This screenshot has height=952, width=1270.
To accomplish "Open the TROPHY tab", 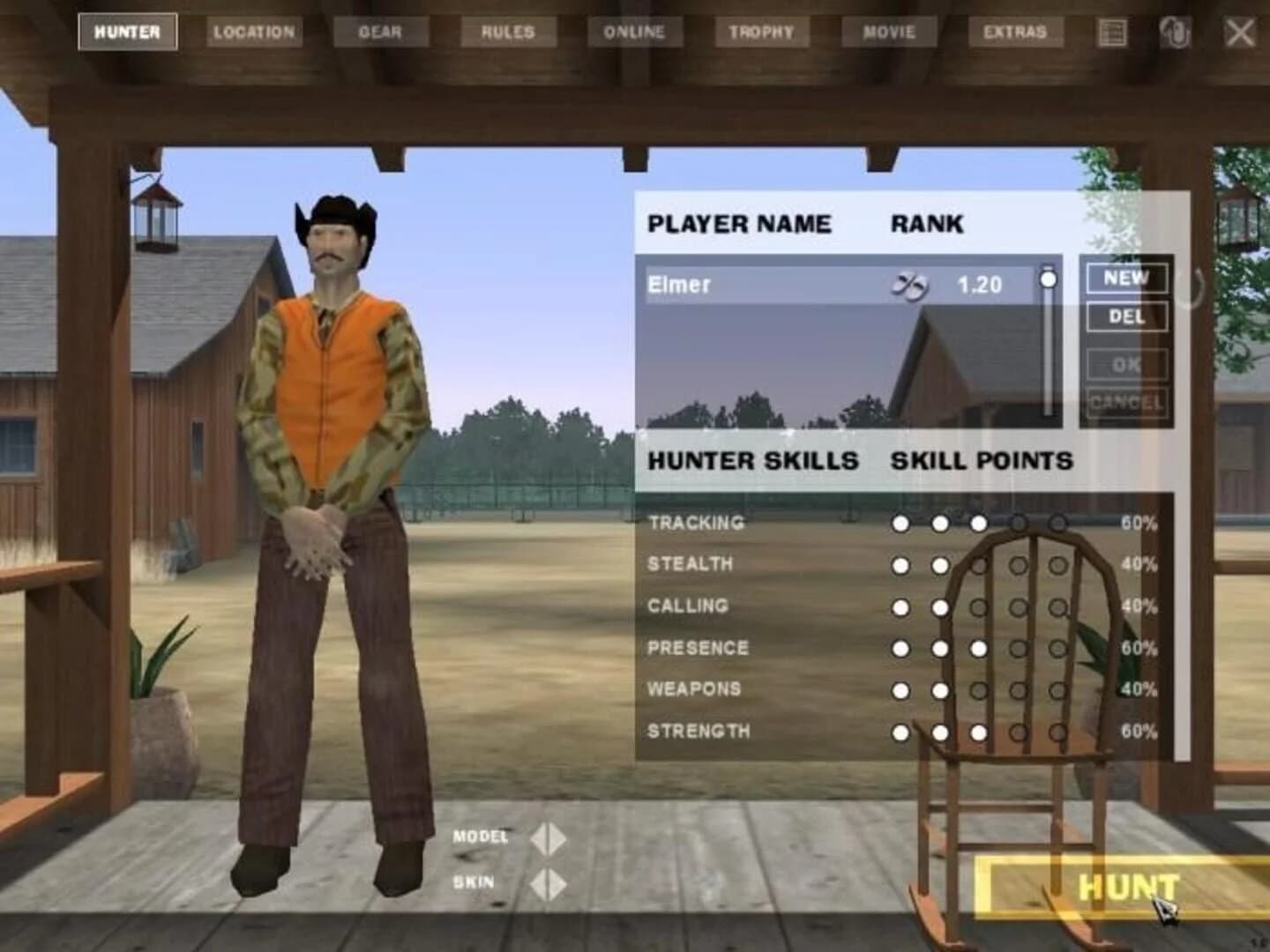I will pos(761,31).
